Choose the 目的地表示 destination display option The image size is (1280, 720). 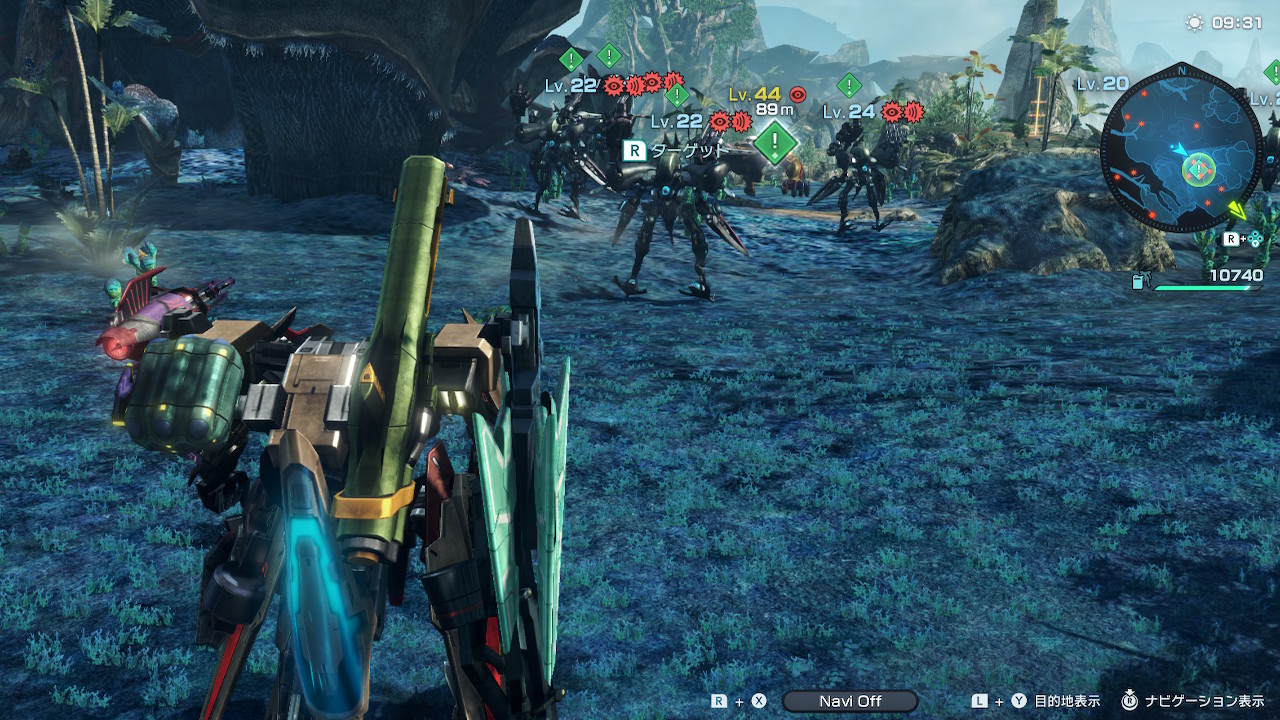coord(1067,701)
